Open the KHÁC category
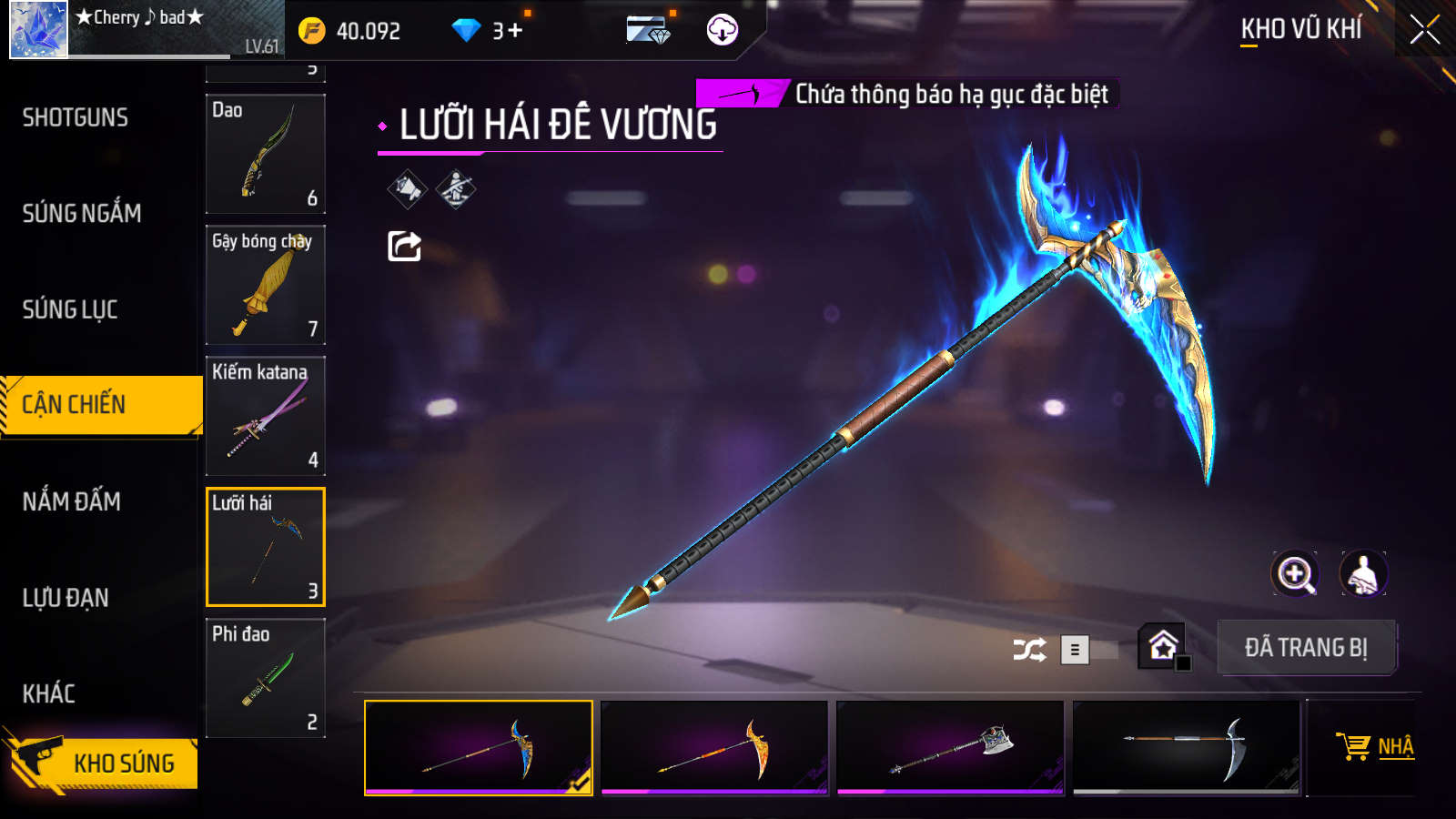 click(49, 693)
